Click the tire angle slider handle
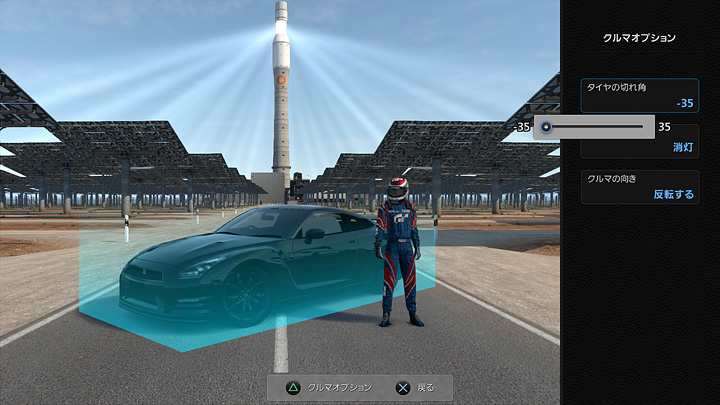 (x=546, y=127)
